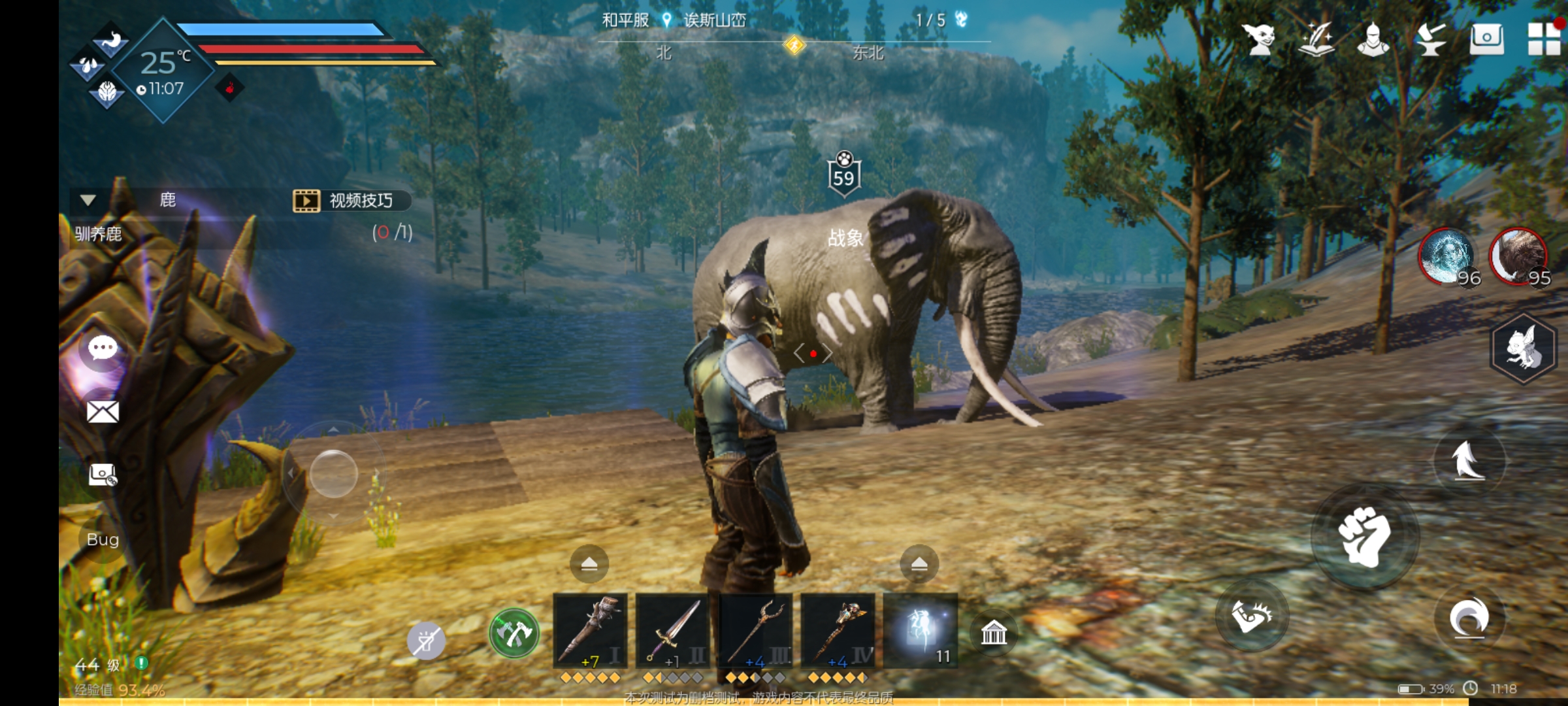
Task: Report an issue with the Bug button
Action: [103, 539]
